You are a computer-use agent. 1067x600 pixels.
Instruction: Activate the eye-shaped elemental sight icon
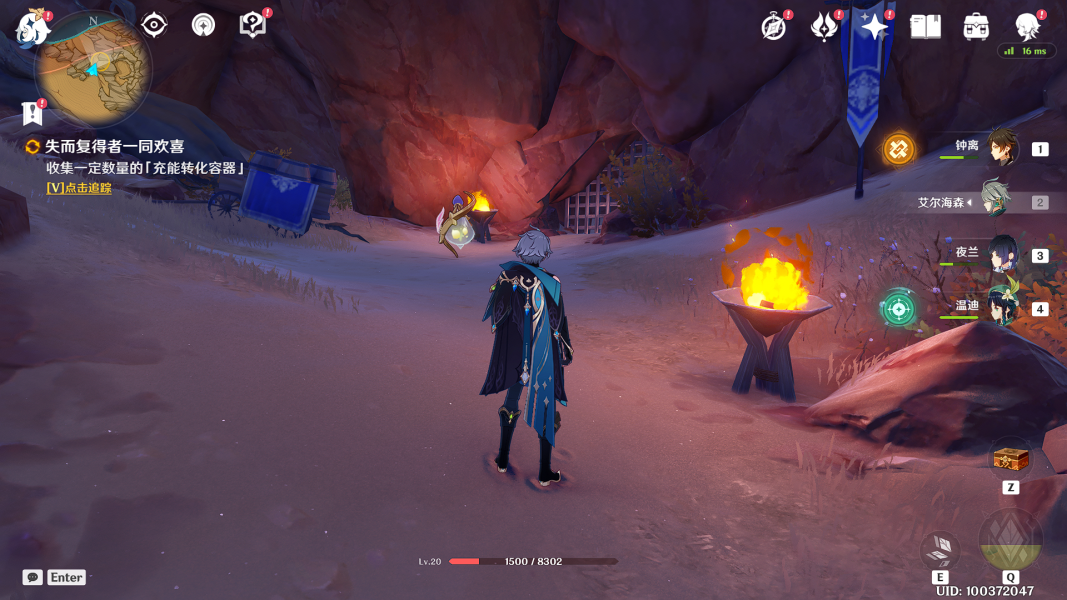click(x=154, y=25)
